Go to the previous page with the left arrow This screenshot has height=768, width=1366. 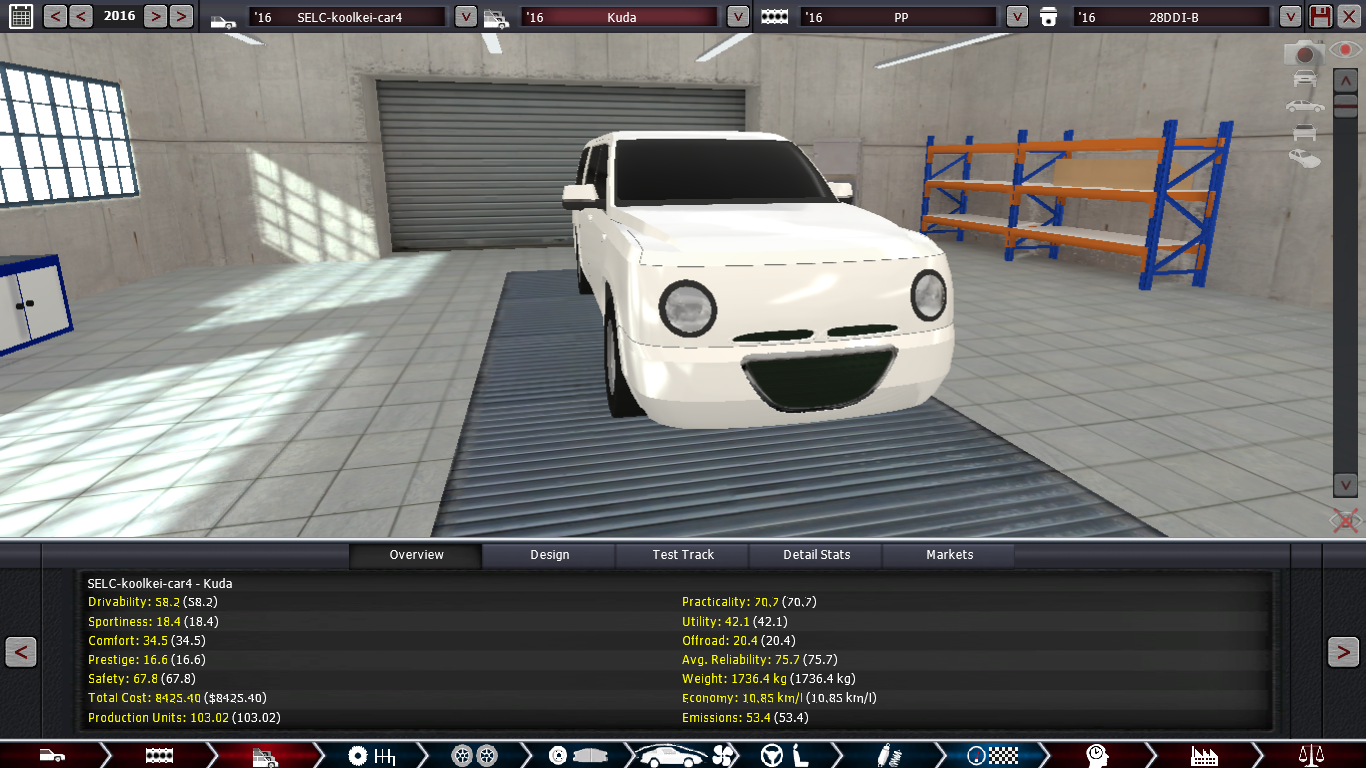21,652
